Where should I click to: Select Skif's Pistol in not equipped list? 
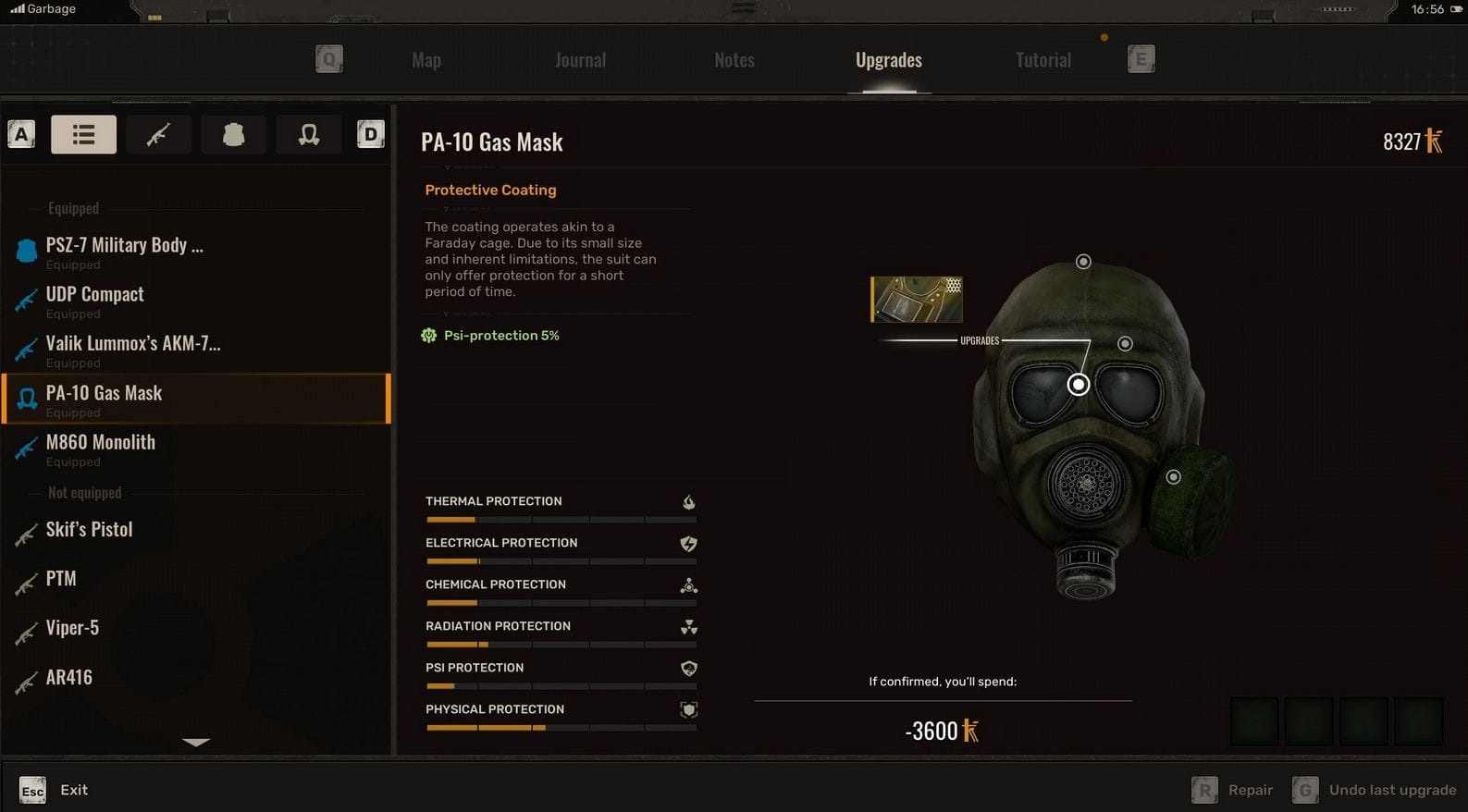point(90,530)
